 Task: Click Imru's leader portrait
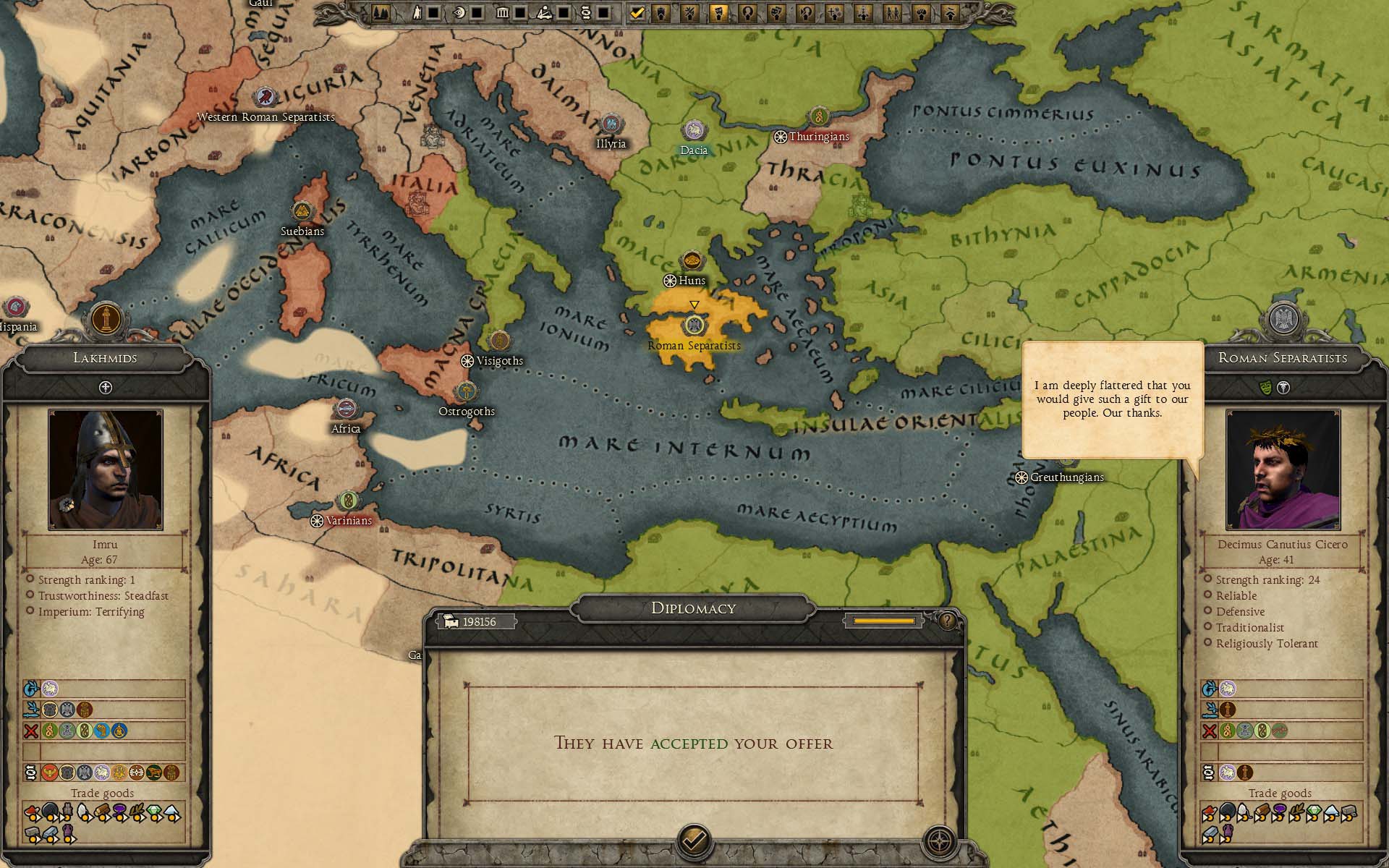coord(106,469)
